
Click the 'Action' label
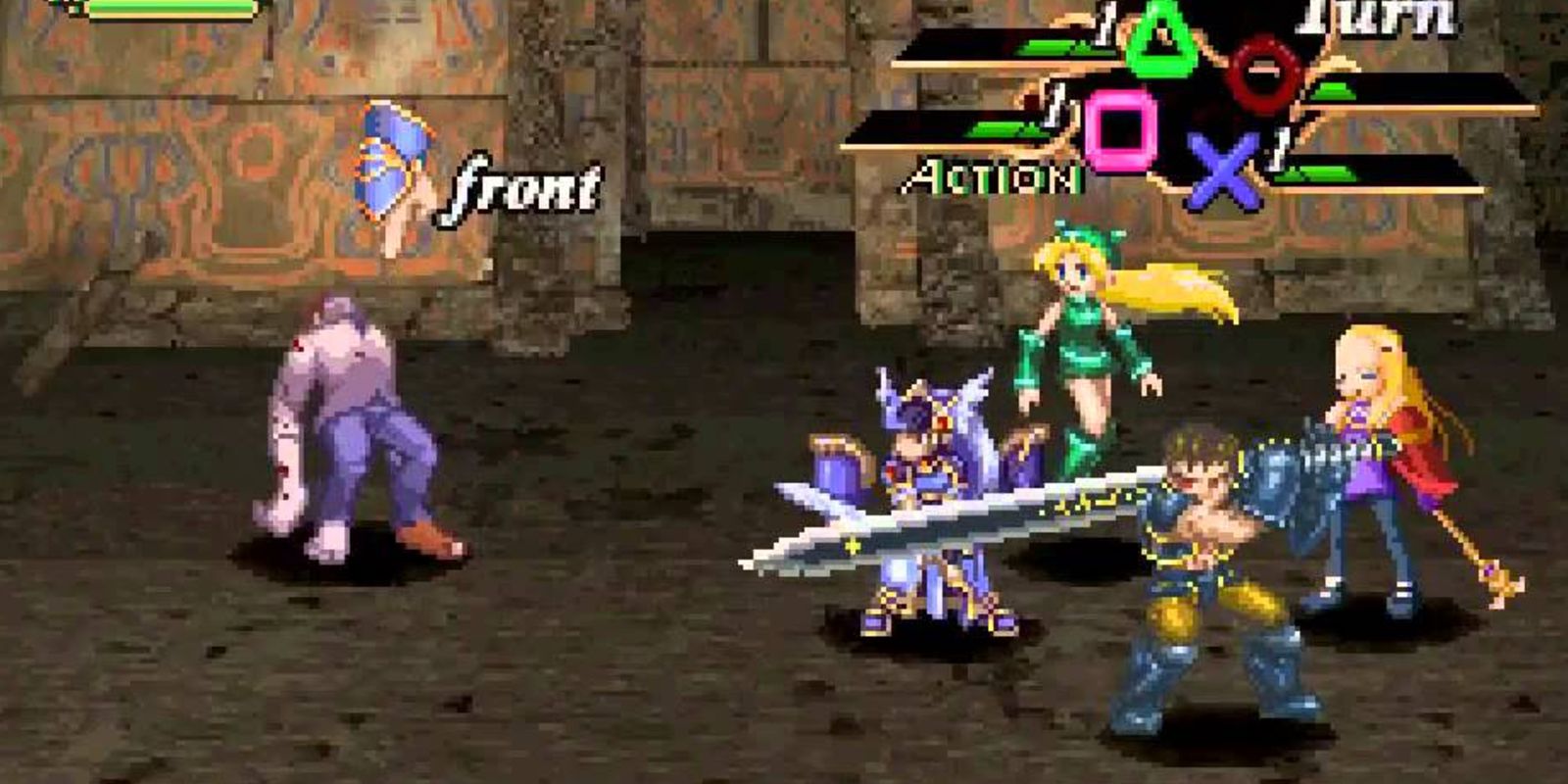(992, 176)
